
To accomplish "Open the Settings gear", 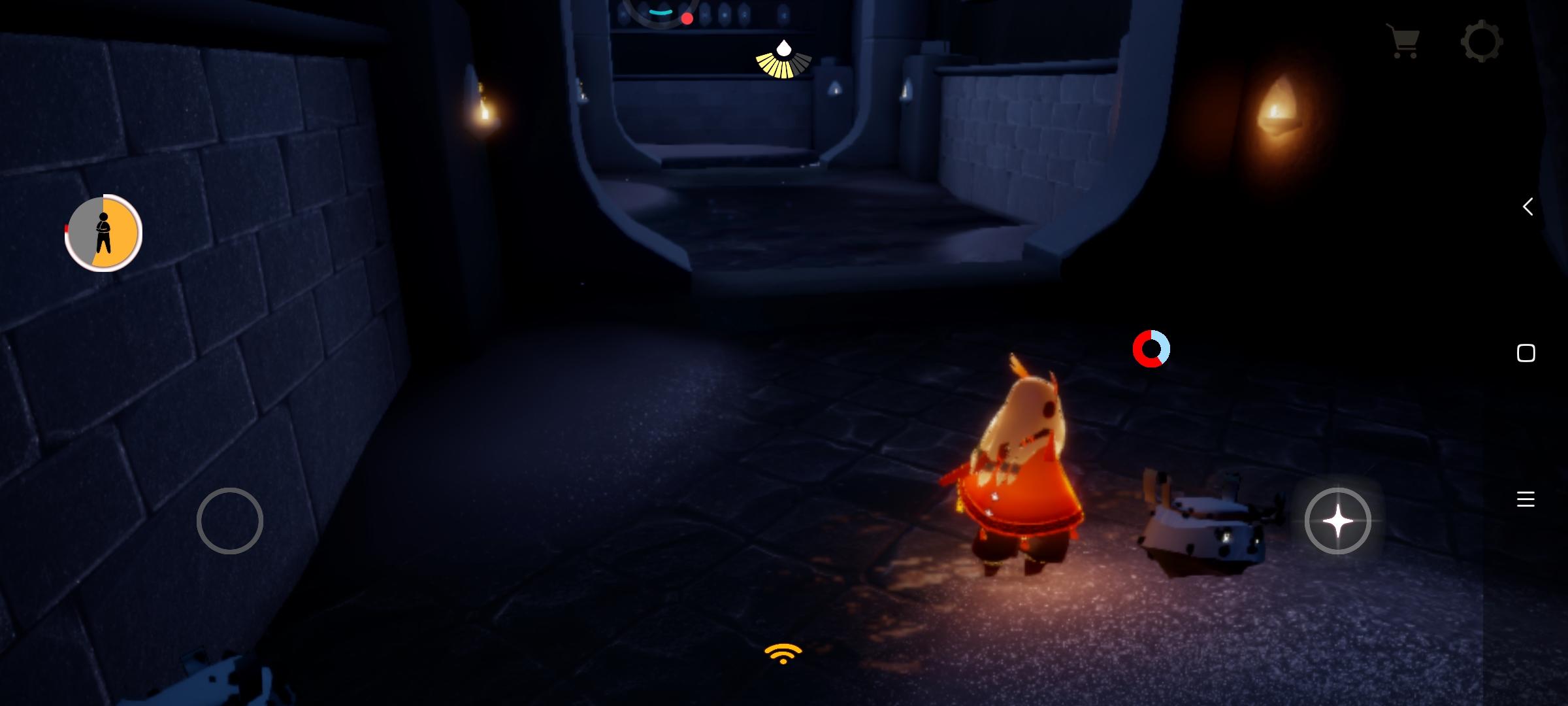I will click(1482, 41).
